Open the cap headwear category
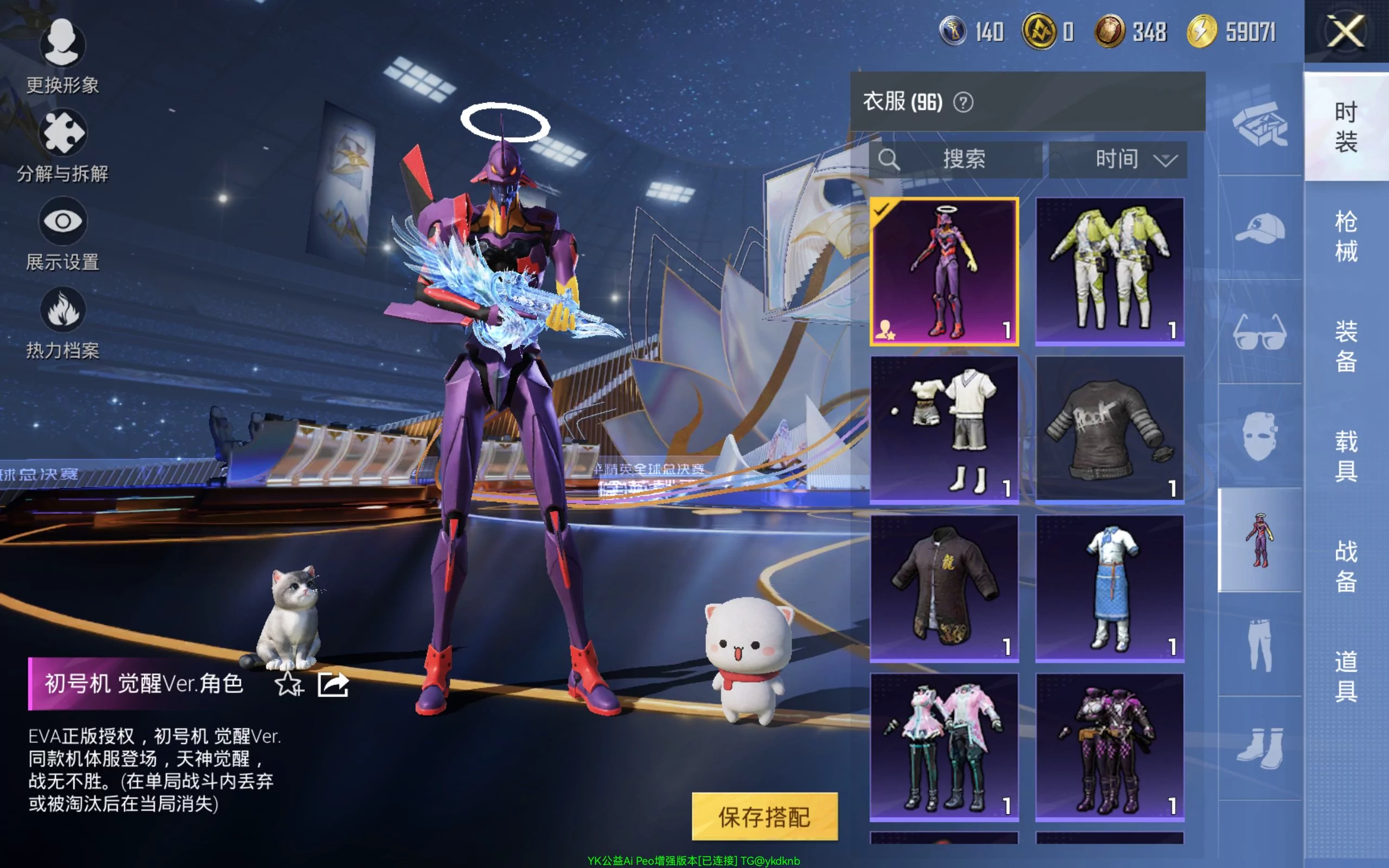Viewport: 1389px width, 868px height. tap(1260, 228)
